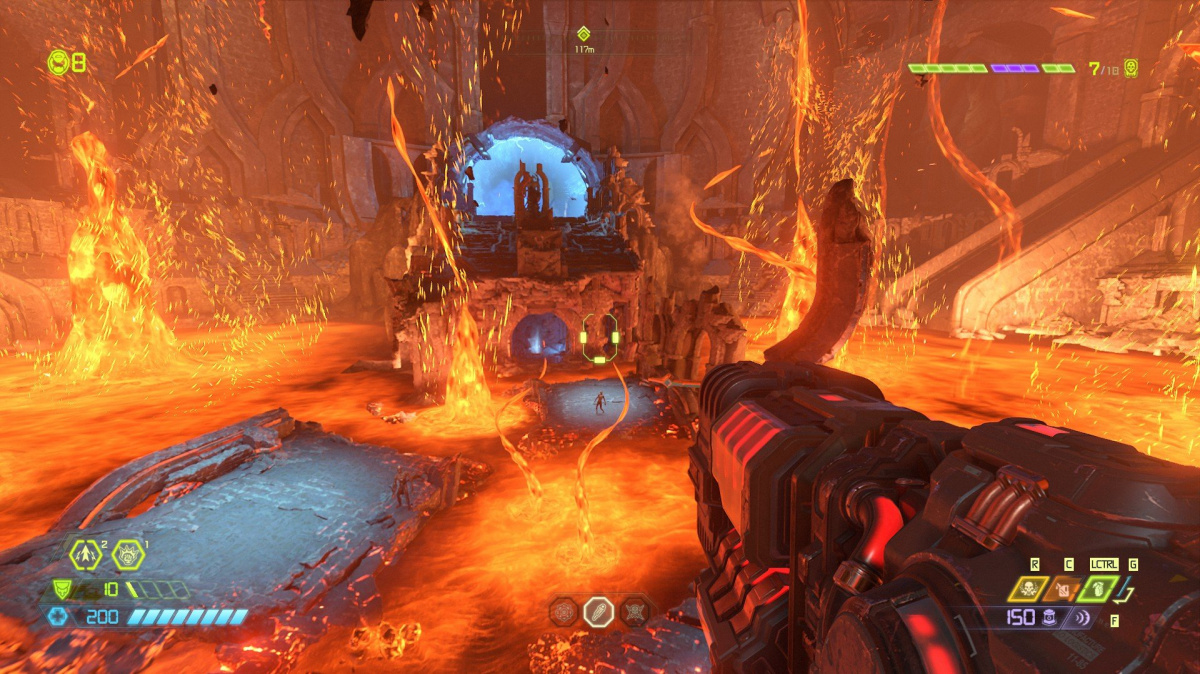Choose the right dimmed octagon icon

(x=634, y=611)
